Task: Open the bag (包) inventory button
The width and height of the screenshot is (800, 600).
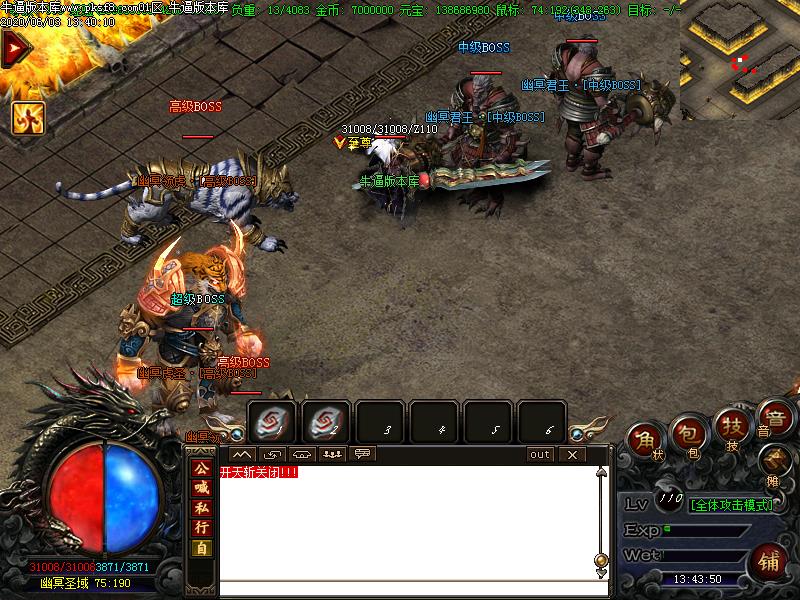Action: pos(689,434)
